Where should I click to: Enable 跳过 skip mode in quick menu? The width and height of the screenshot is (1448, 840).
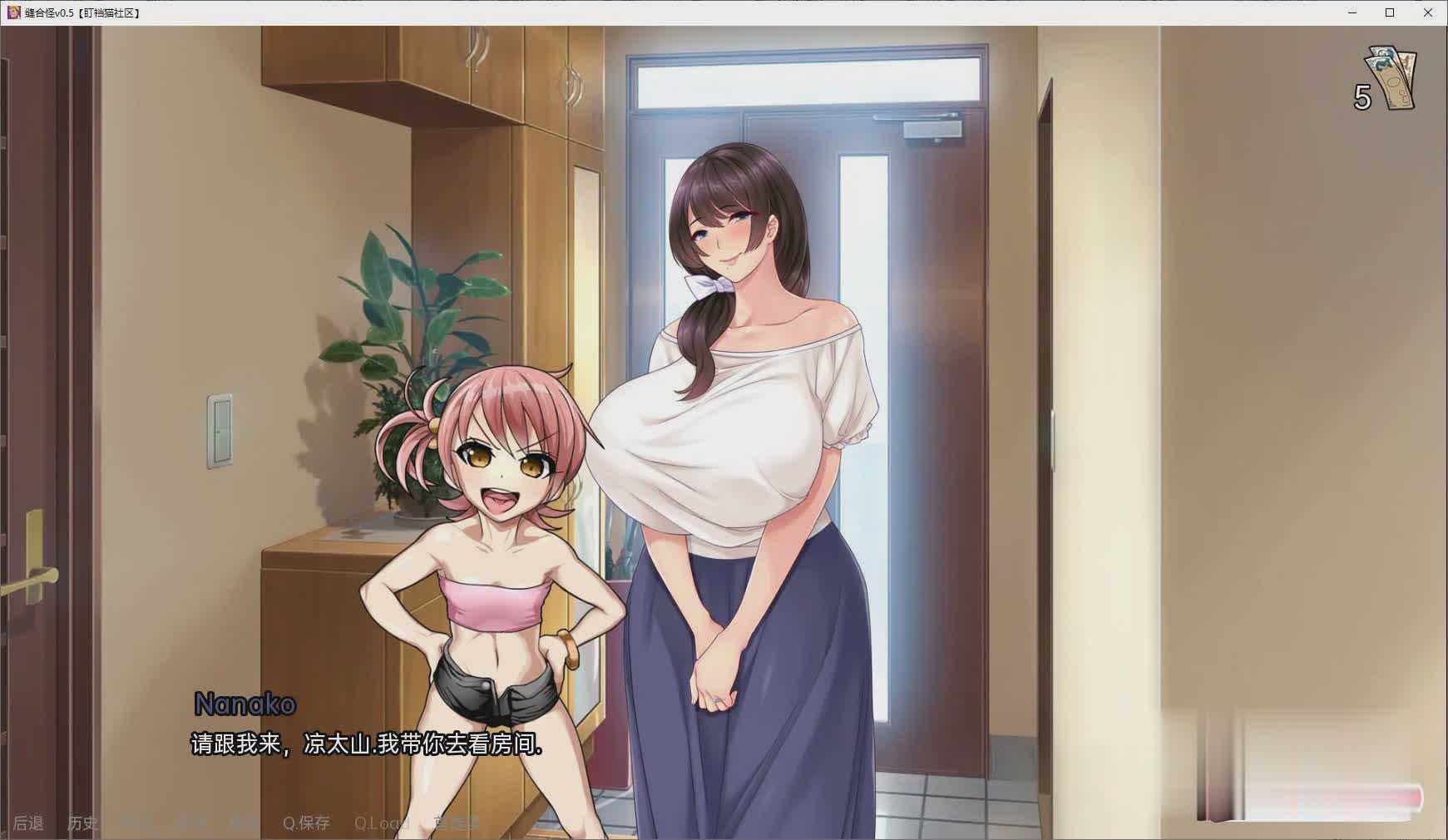click(136, 823)
